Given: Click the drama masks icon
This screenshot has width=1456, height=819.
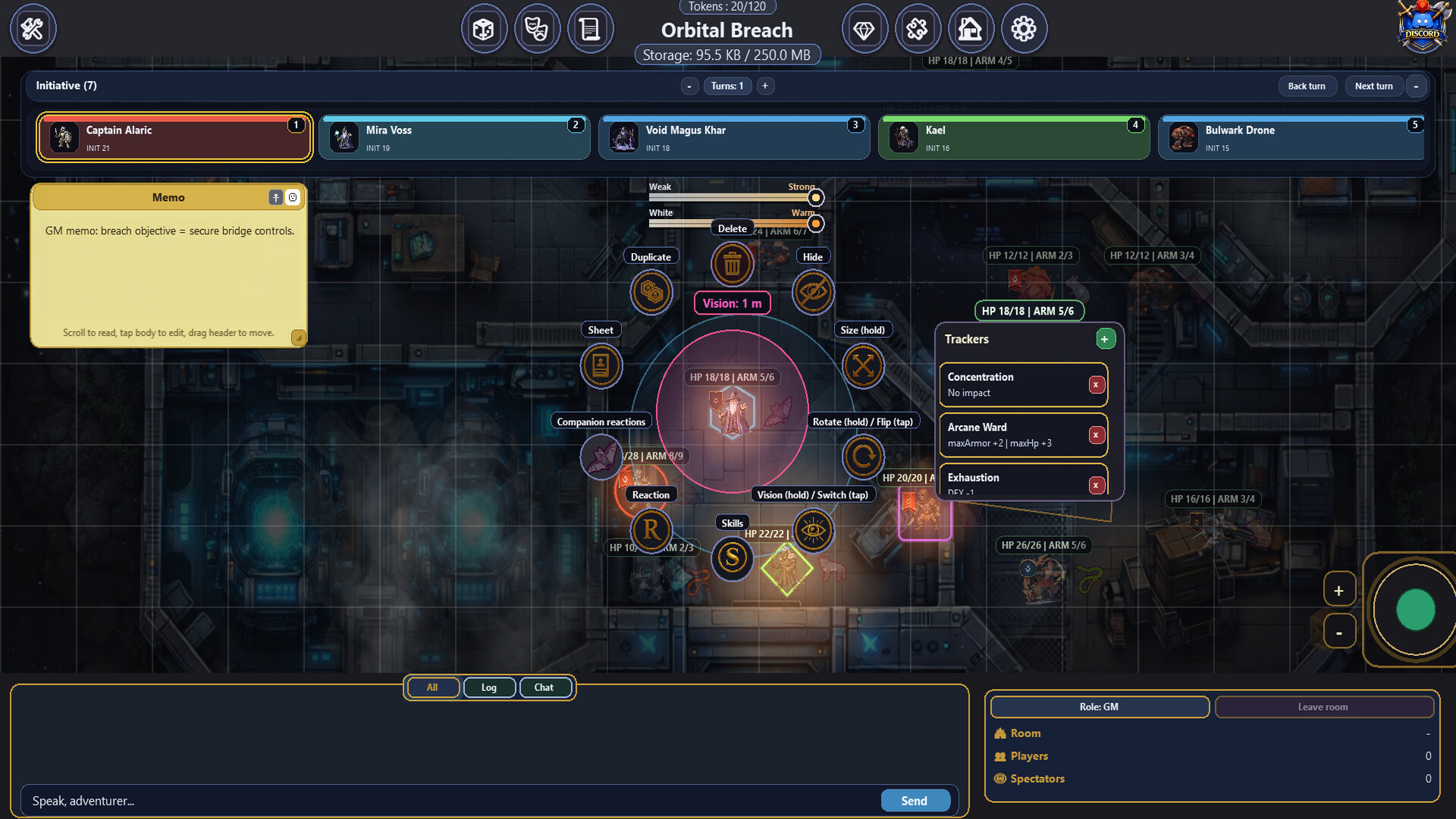Looking at the screenshot, I should (x=538, y=28).
